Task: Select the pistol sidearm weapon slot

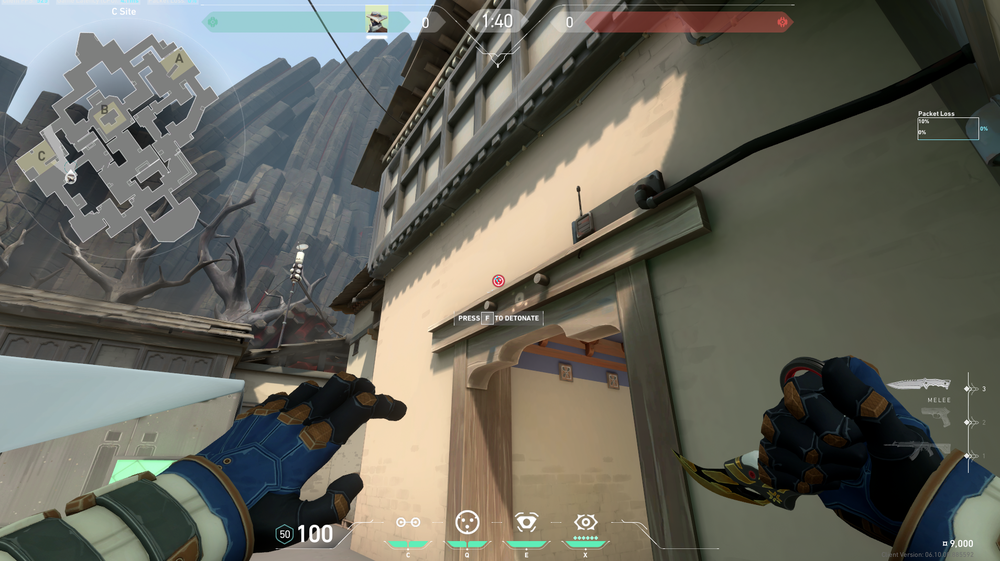Action: click(935, 418)
